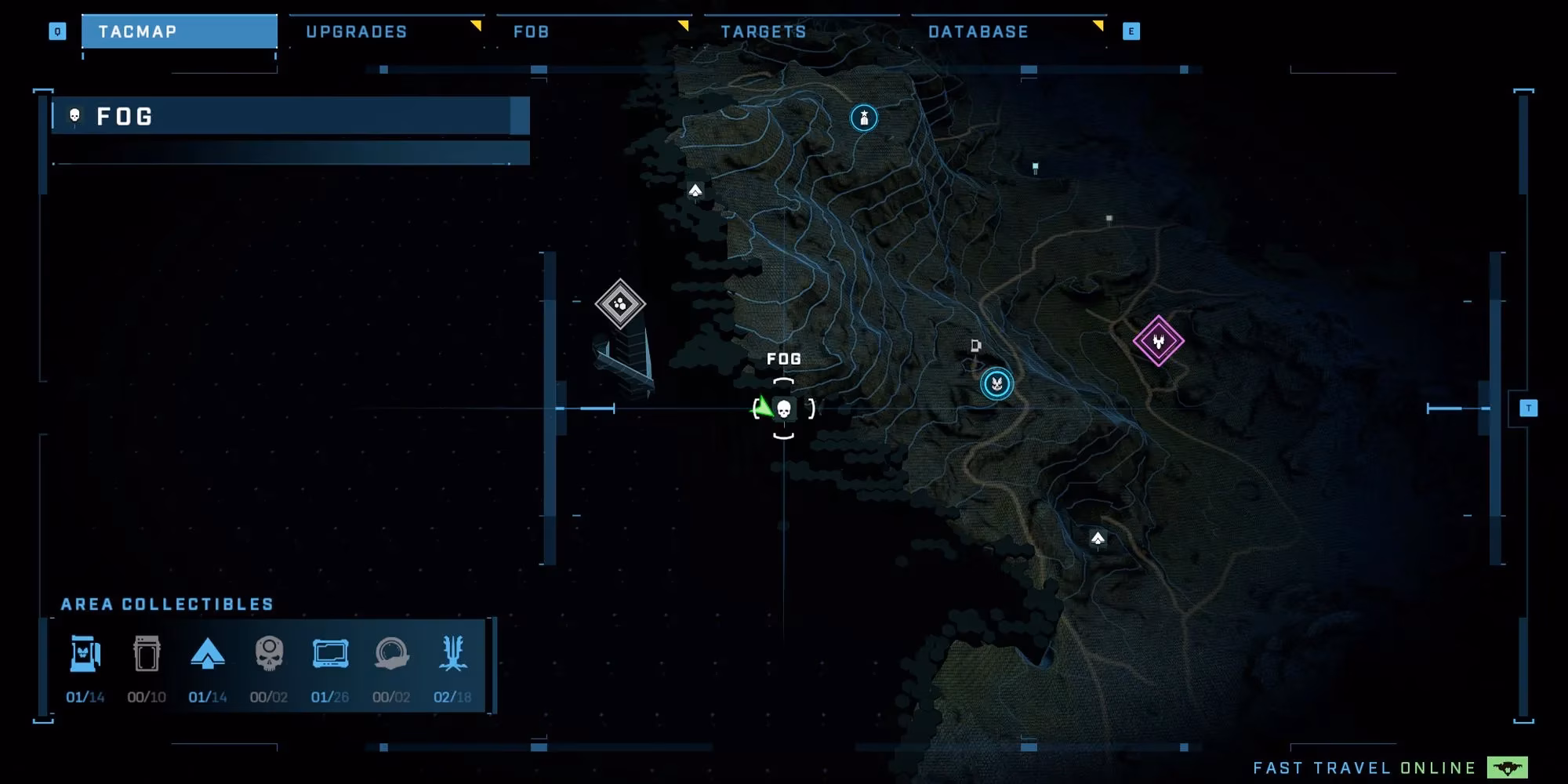This screenshot has width=1568, height=784.
Task: Switch to the DATABASE tab
Action: tap(978, 31)
